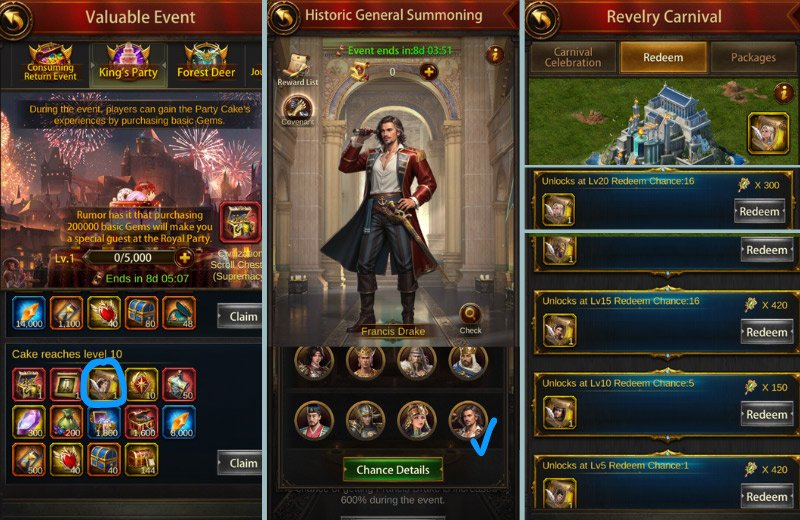Open the Reward List

pyautogui.click(x=296, y=65)
